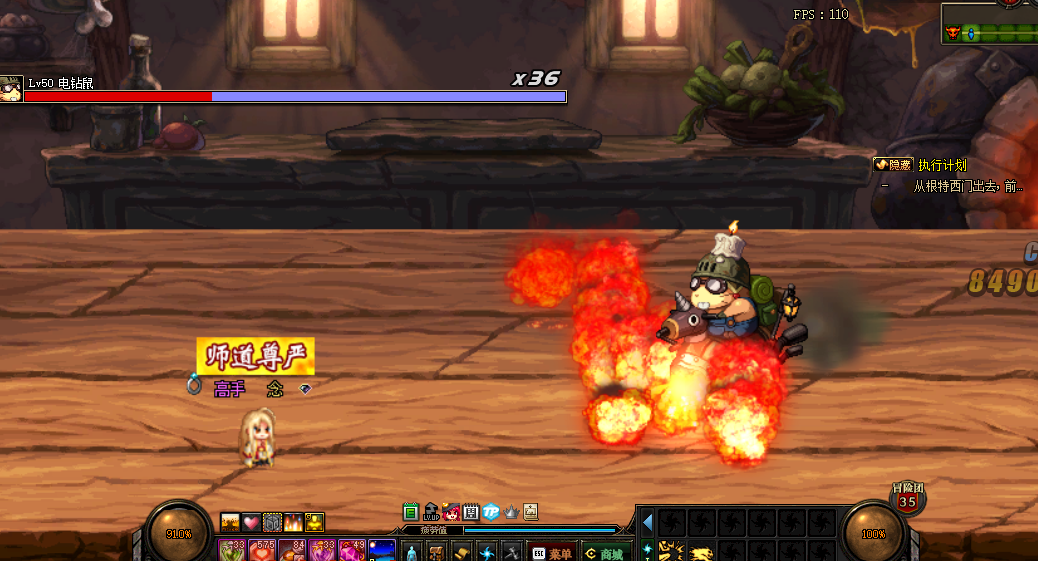
Task: Open the silver crown icon
Action: 511,511
